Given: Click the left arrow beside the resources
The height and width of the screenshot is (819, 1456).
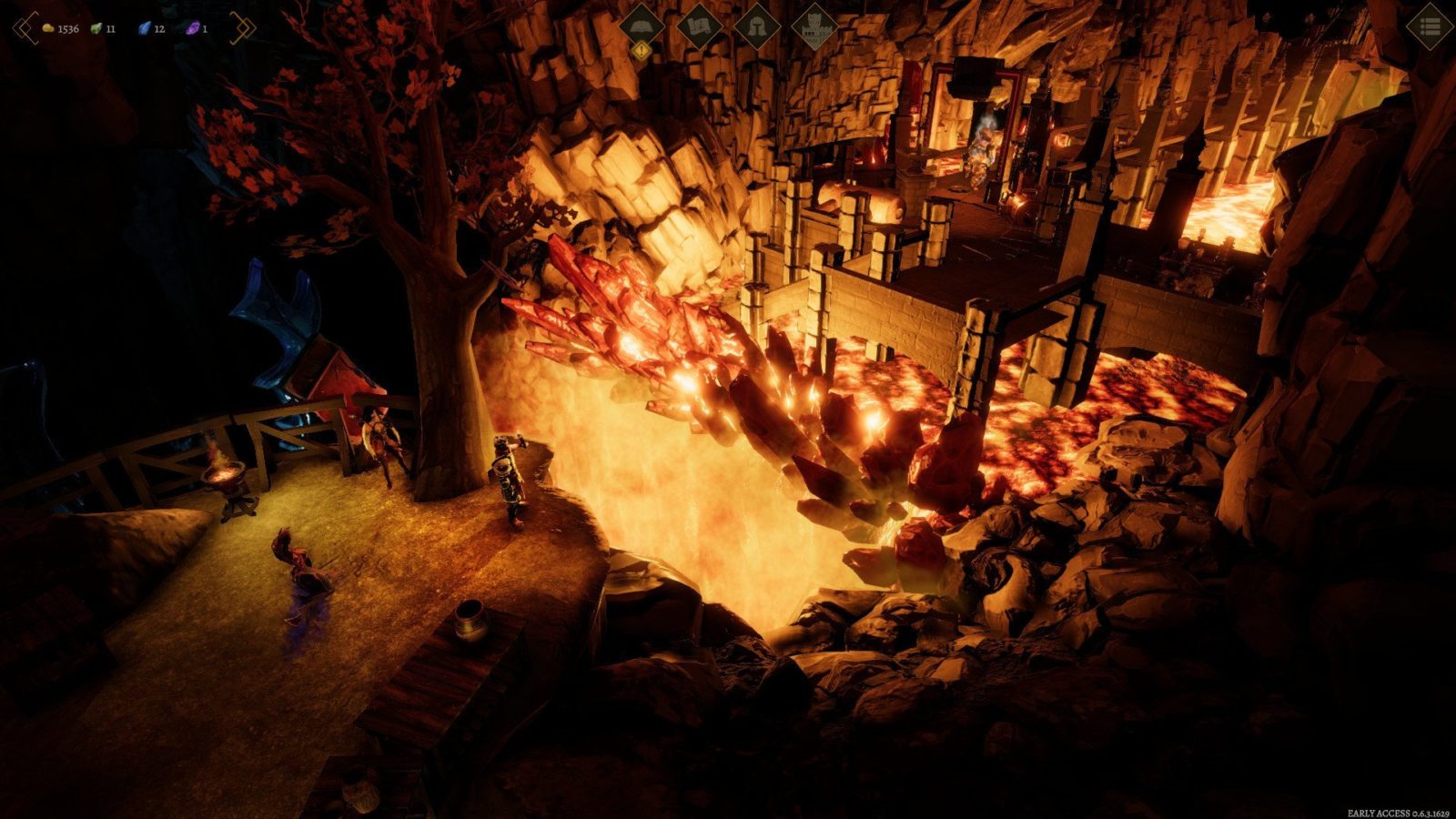Looking at the screenshot, I should point(25,28).
